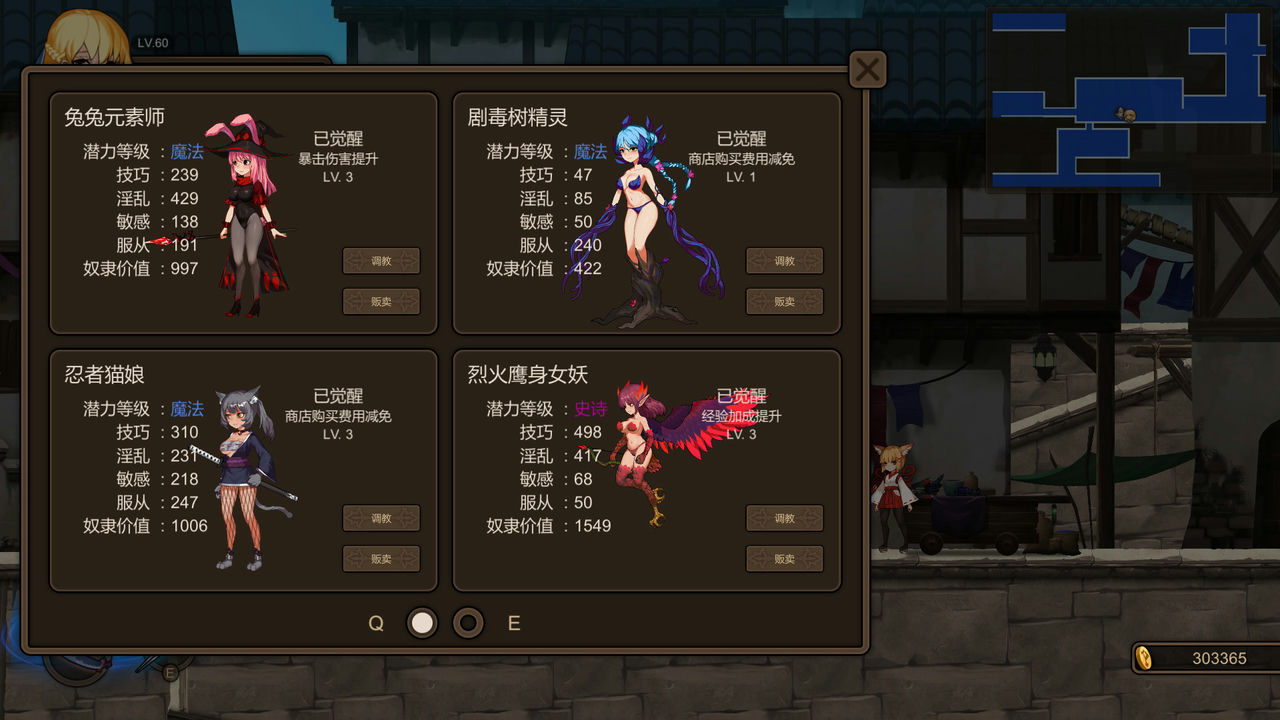
Task: Switch to next page using the E label
Action: pyautogui.click(x=513, y=622)
